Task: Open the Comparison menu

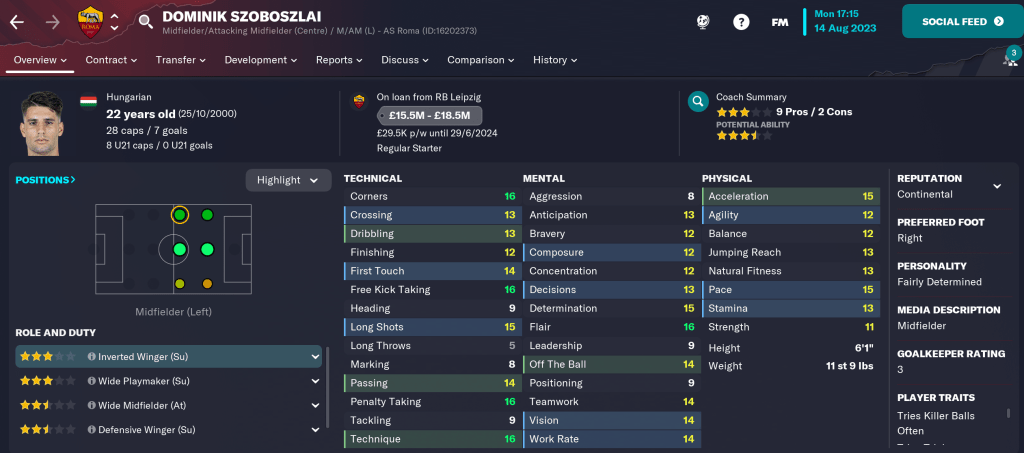Action: 480,60
